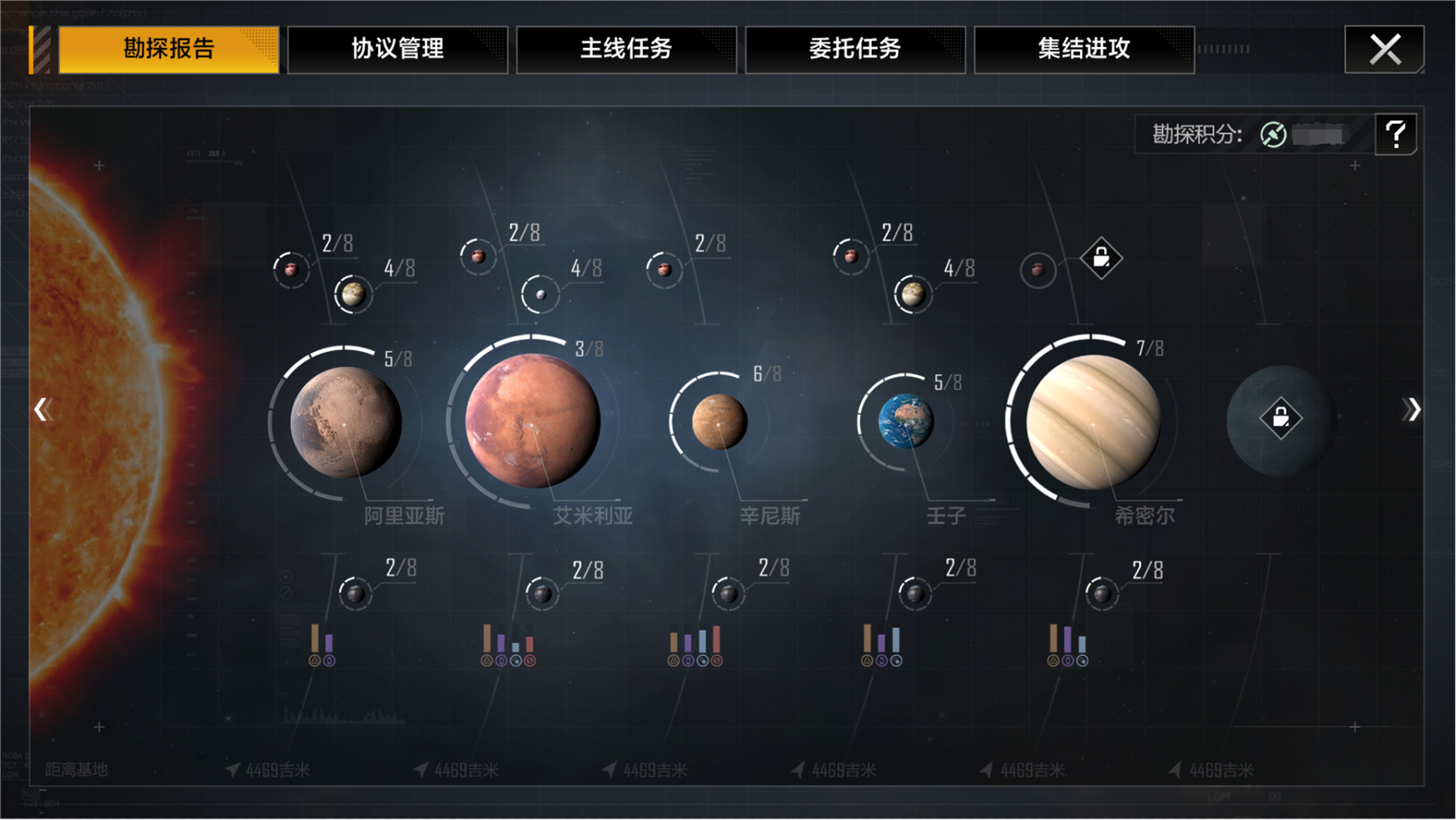Open the 主线任务 tab
This screenshot has height=820, width=1456.
tap(626, 50)
